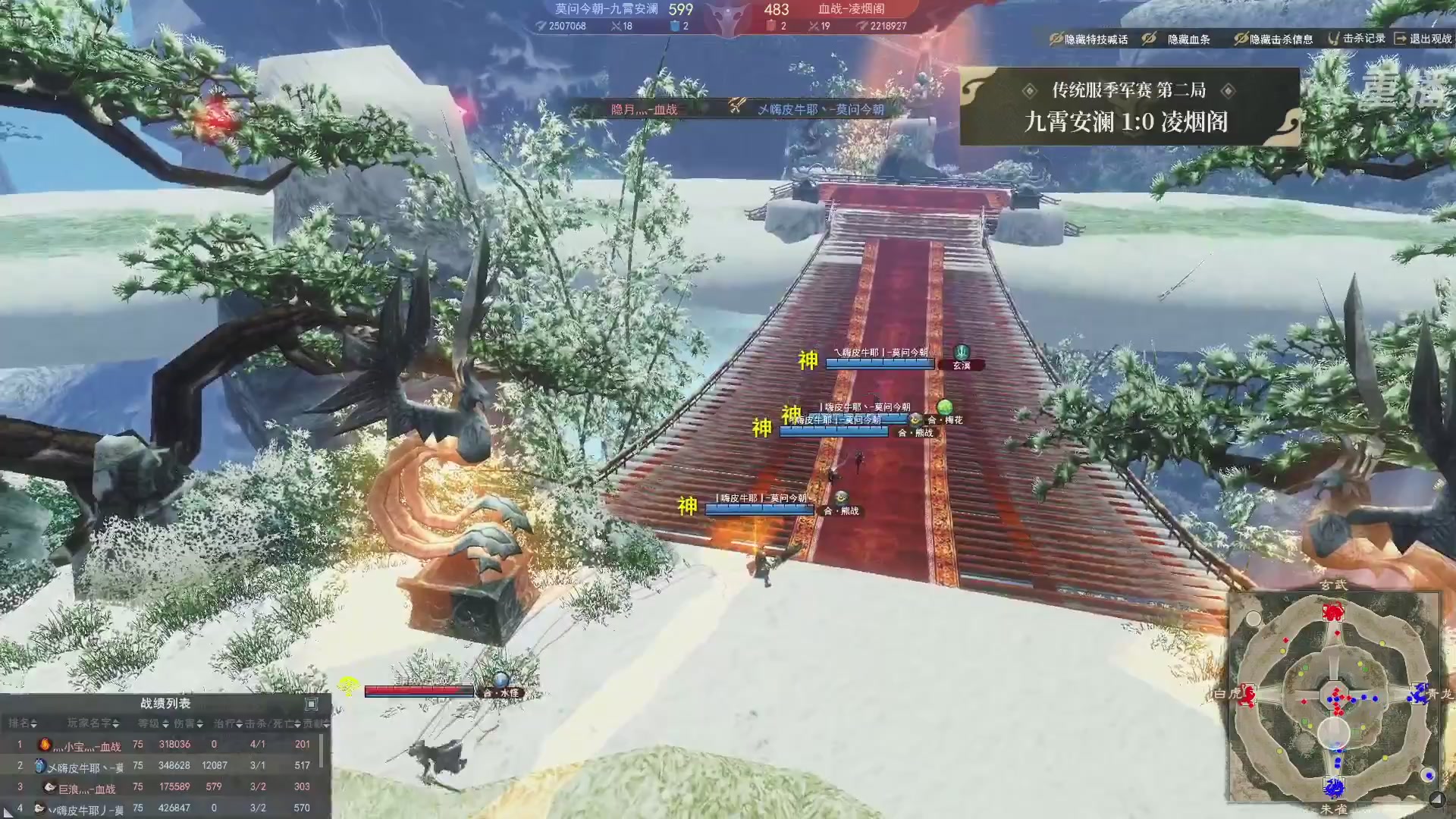
Task: Exit spectating with 退出观战
Action: tap(1423, 38)
